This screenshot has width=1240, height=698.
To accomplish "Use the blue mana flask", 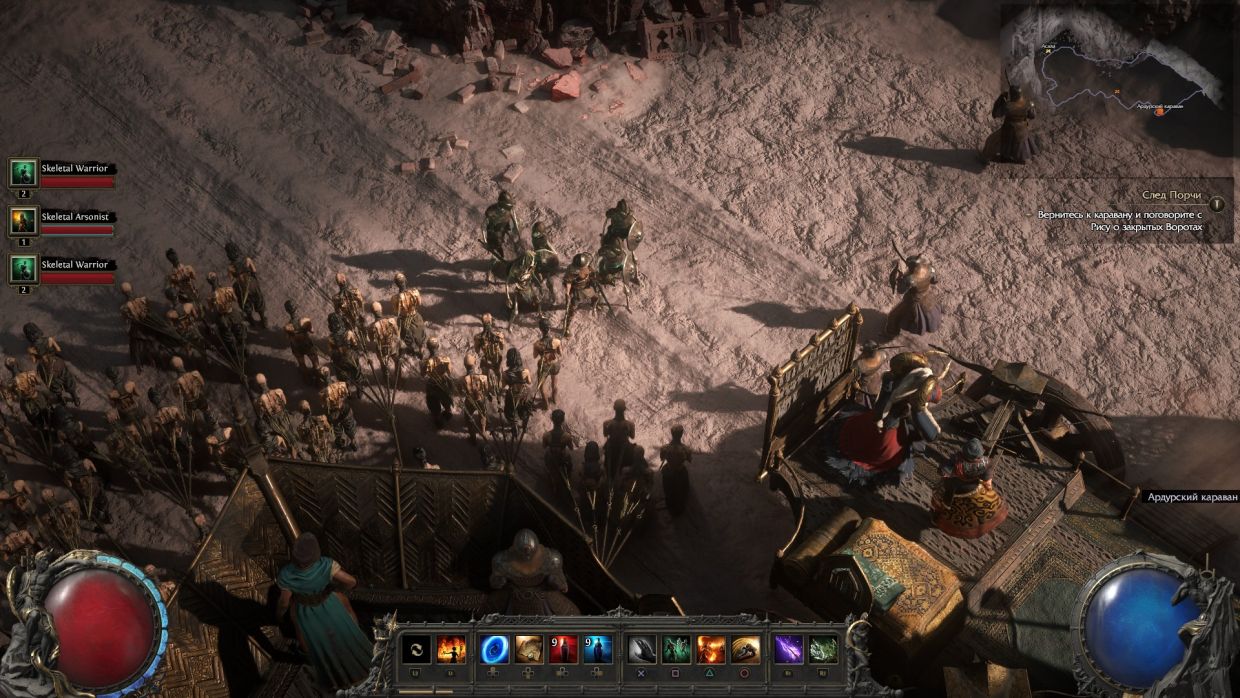I will tap(597, 650).
